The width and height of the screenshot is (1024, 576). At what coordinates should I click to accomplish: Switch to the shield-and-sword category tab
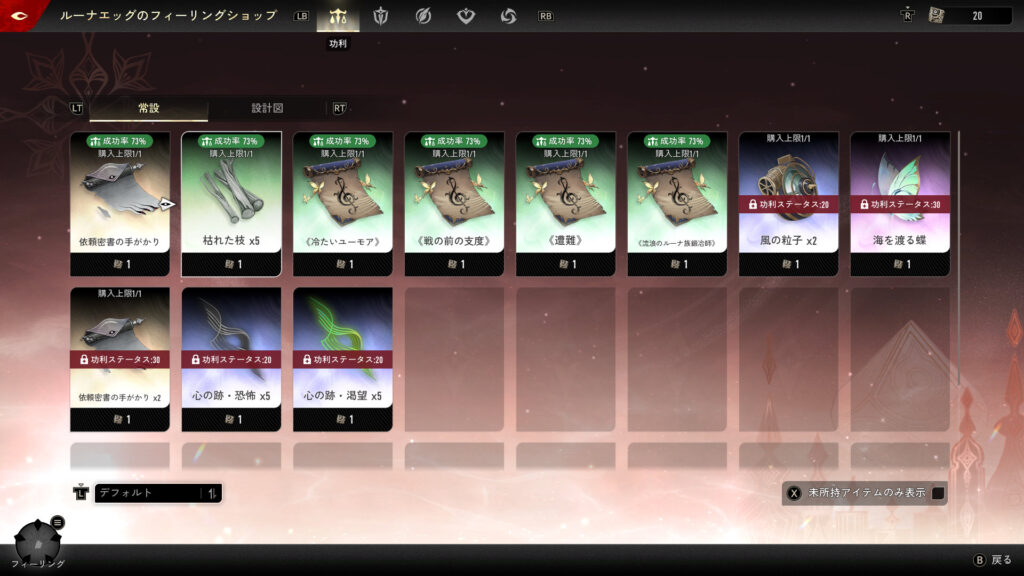[380, 16]
